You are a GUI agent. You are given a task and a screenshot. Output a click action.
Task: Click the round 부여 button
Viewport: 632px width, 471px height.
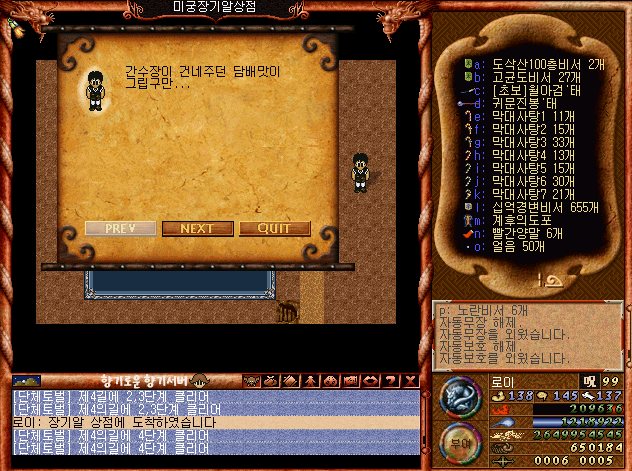463,439
